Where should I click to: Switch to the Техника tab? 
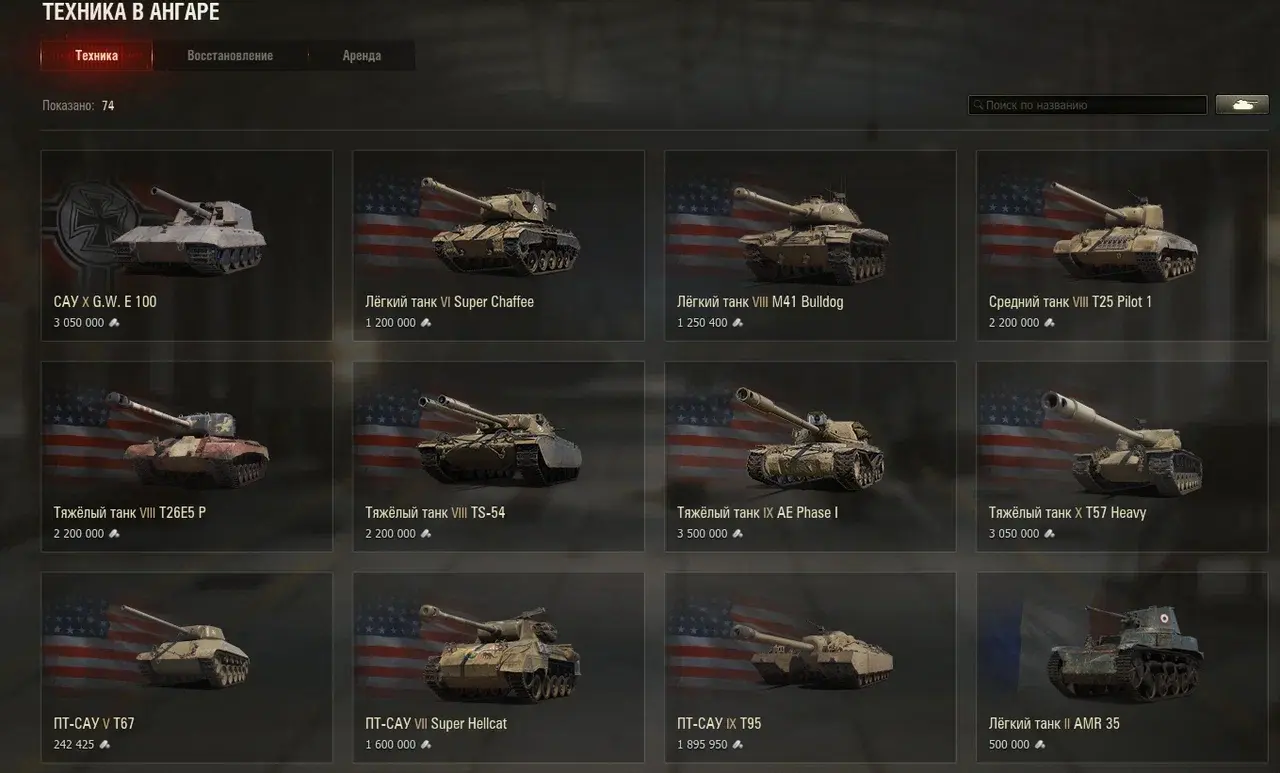pos(96,56)
